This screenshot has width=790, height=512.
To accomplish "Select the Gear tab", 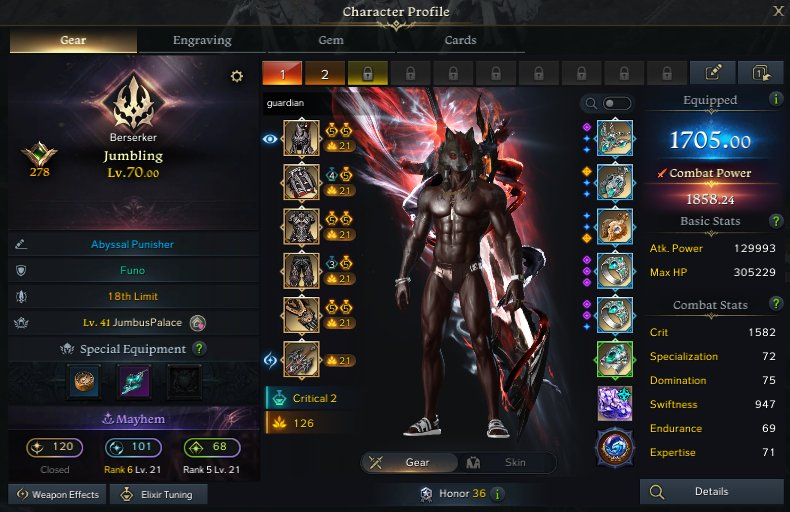I will click(73, 41).
